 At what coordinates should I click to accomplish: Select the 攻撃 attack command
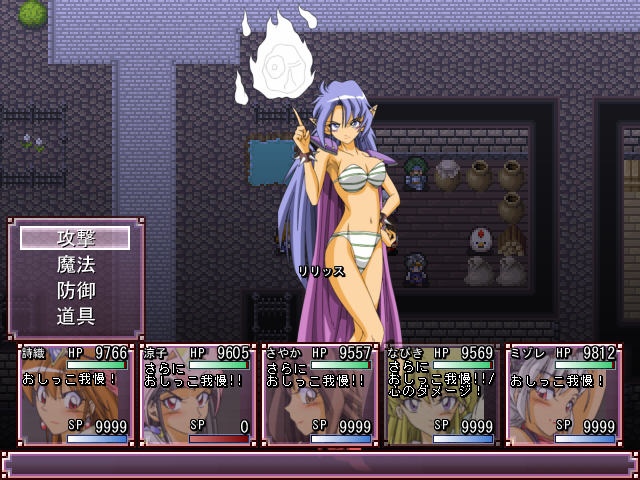75,238
